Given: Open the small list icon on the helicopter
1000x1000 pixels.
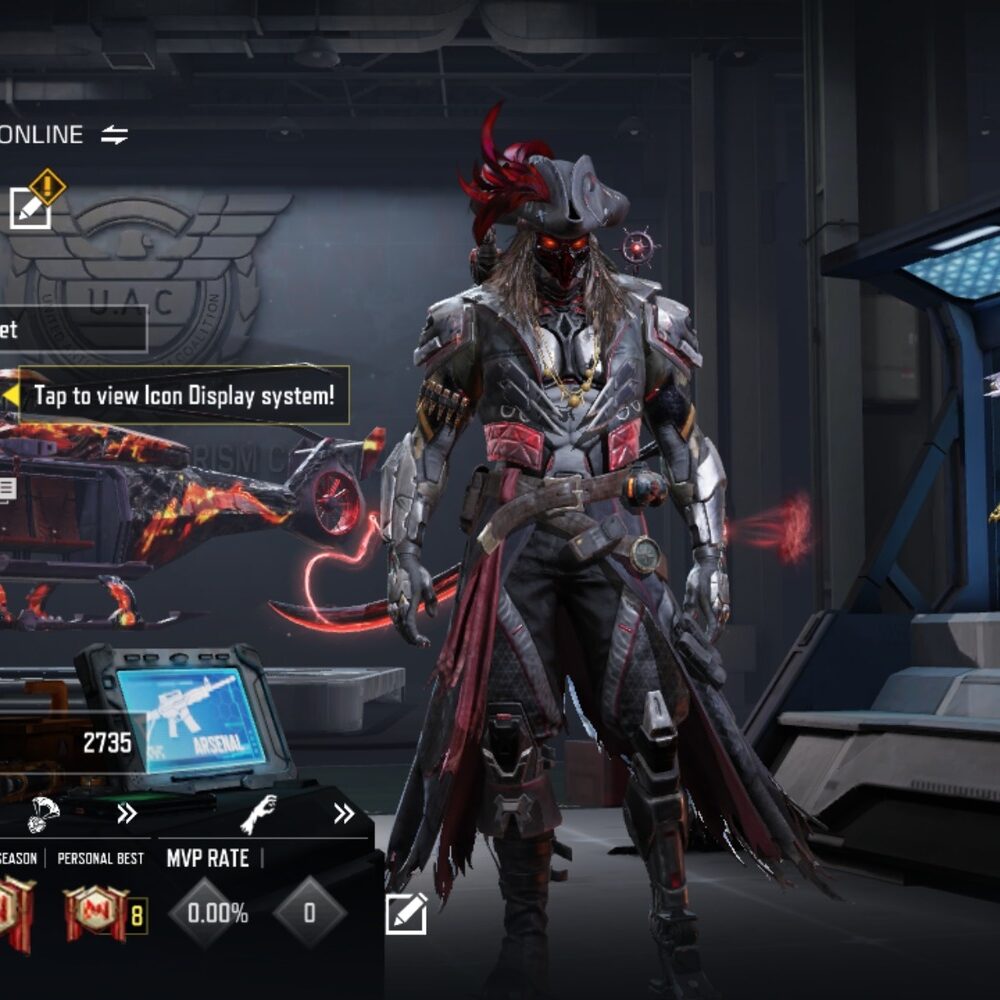Looking at the screenshot, I should tap(7, 489).
